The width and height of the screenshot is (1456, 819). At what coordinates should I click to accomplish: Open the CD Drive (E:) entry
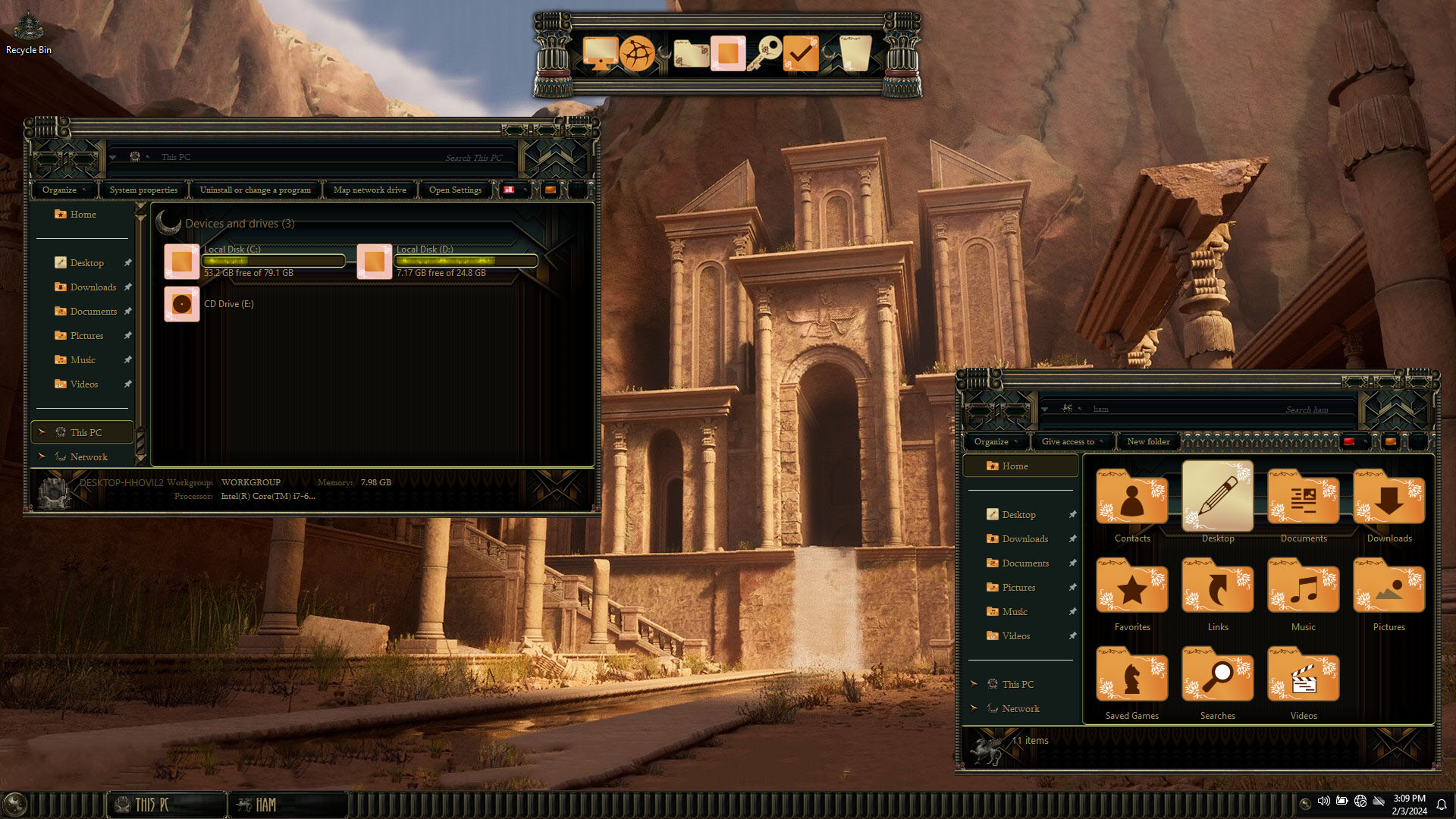coord(182,304)
